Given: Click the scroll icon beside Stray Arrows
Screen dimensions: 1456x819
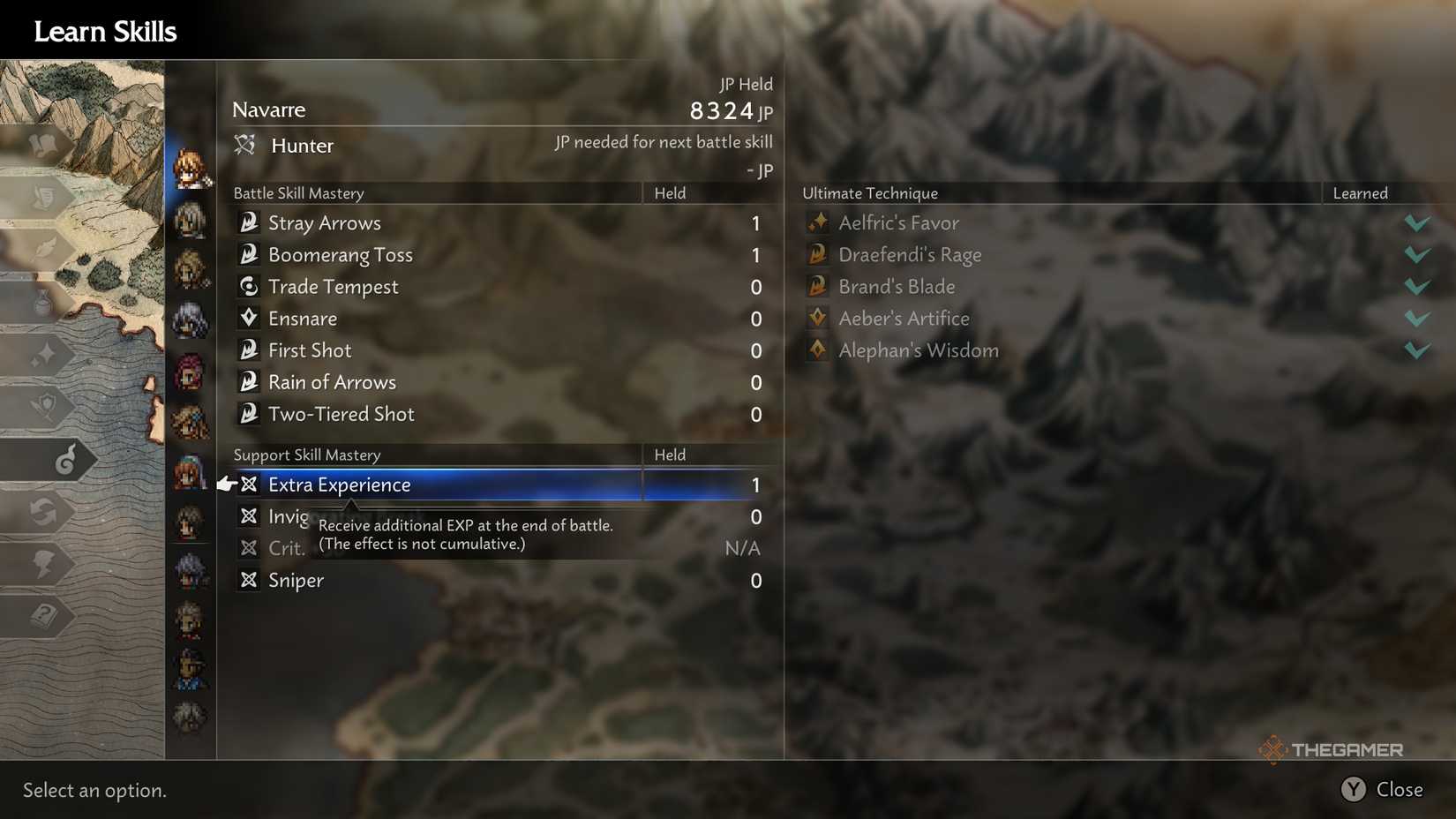Looking at the screenshot, I should 249,222.
